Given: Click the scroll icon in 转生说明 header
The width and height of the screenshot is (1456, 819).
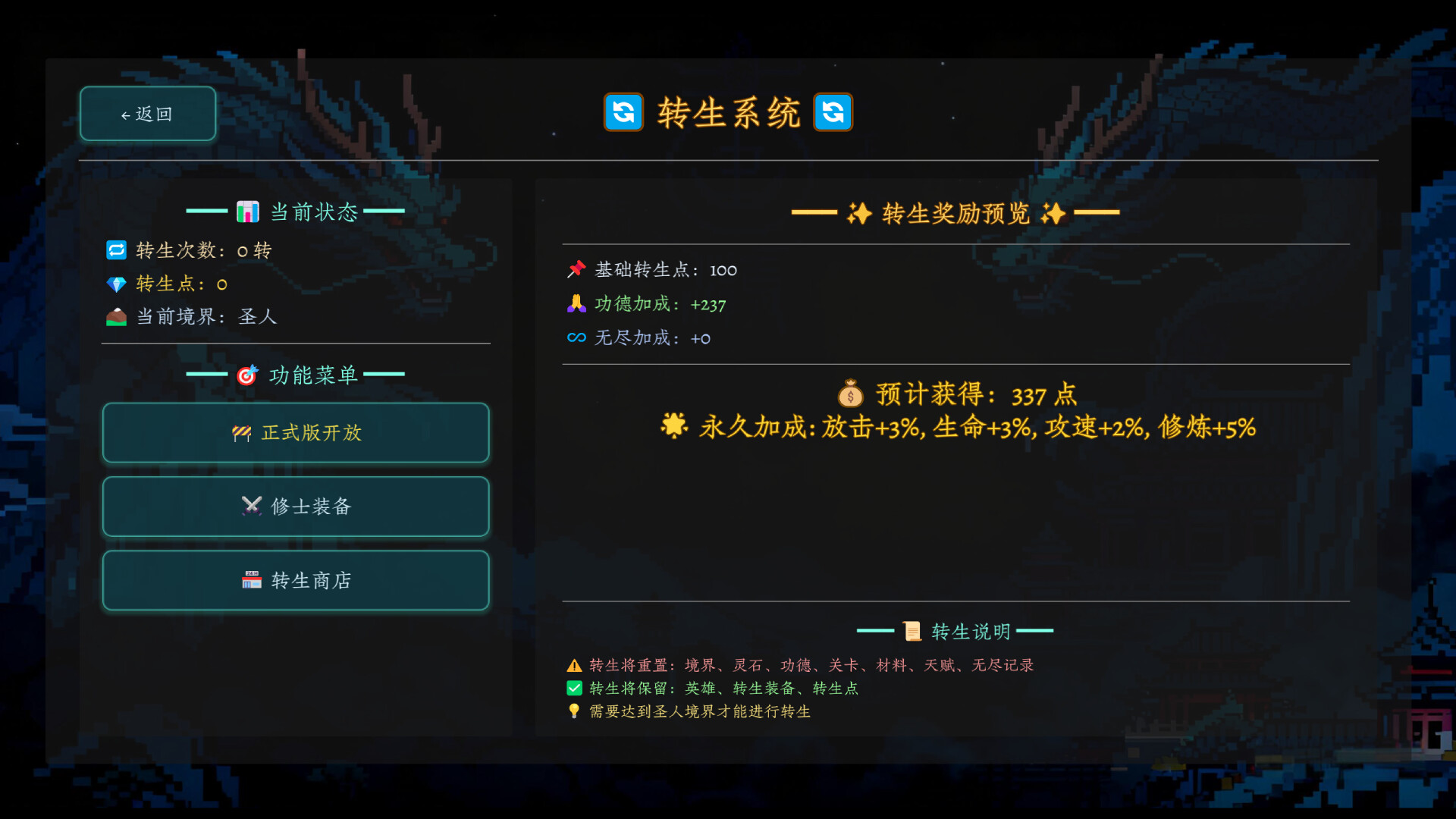Looking at the screenshot, I should 912,630.
